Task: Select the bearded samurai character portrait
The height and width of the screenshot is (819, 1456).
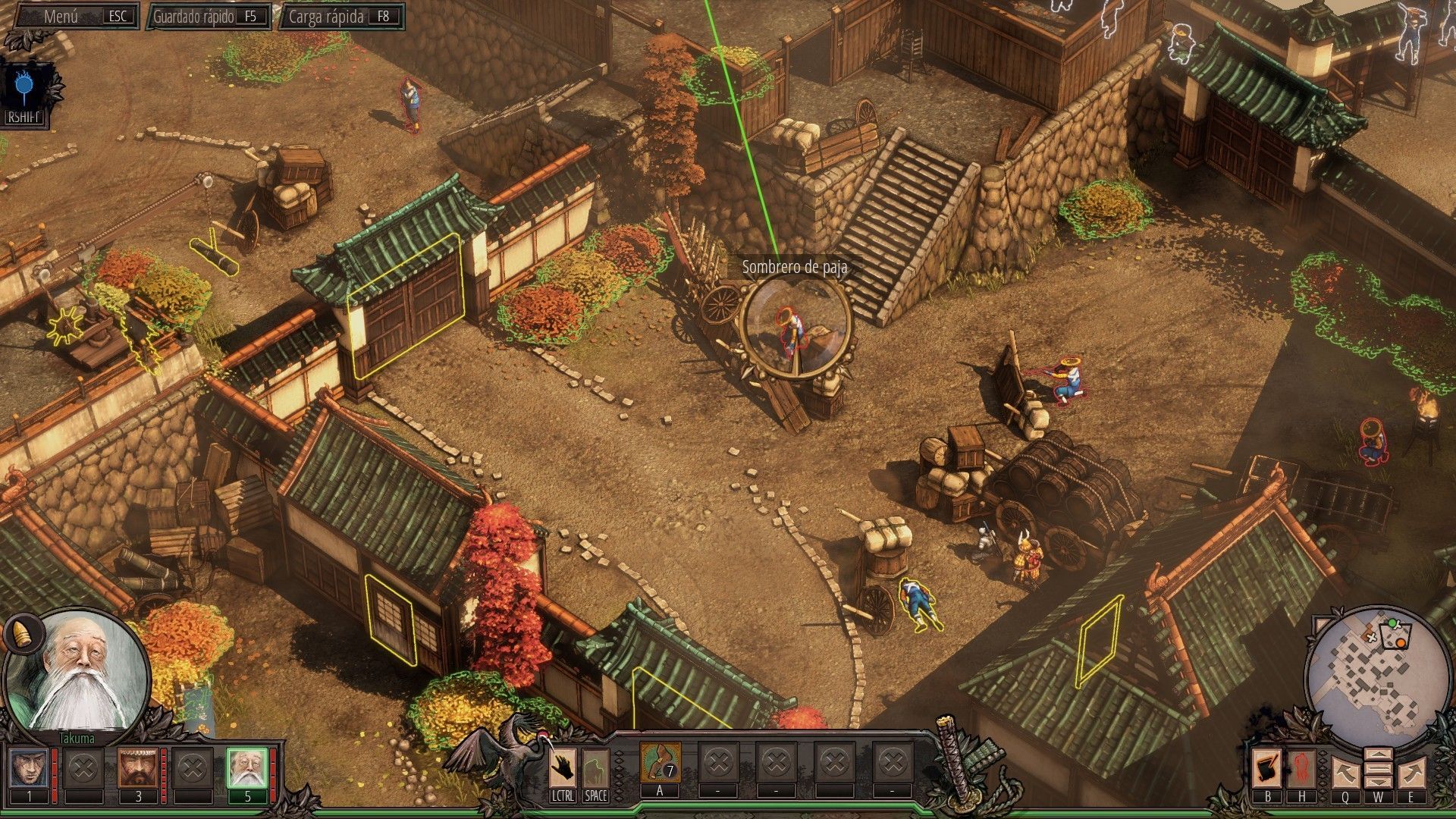Action: [x=138, y=767]
